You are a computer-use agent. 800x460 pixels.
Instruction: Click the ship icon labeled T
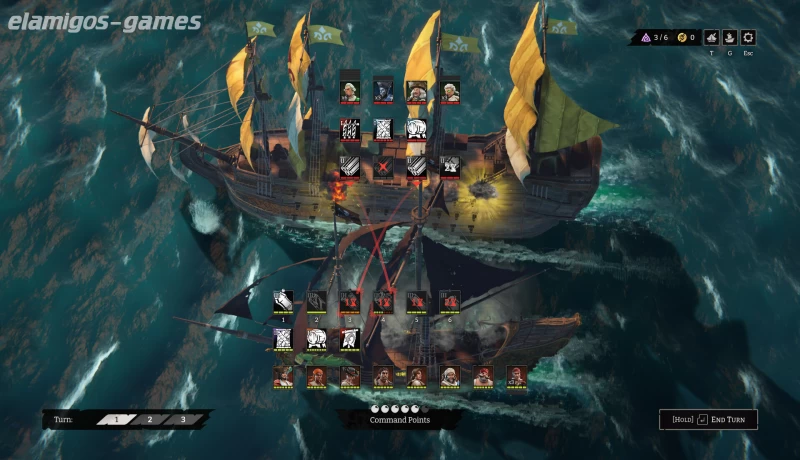tap(711, 38)
